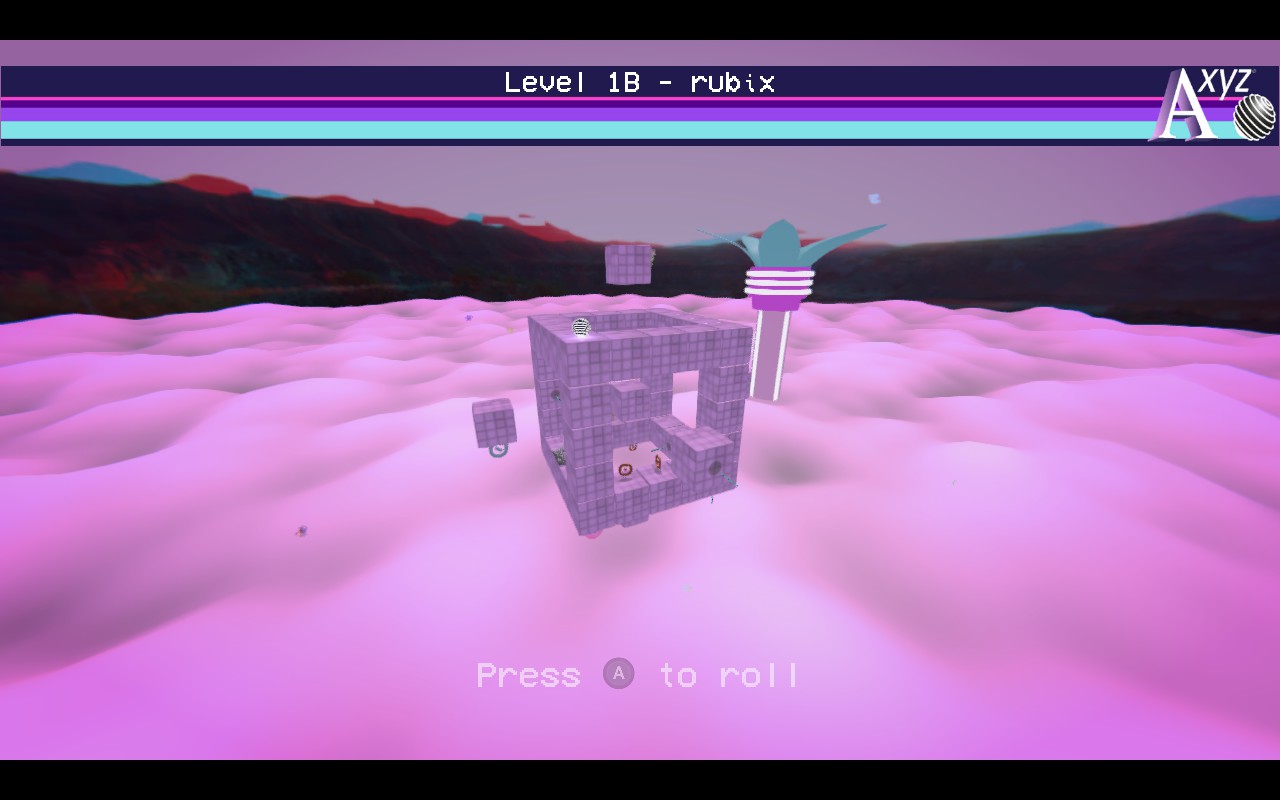
Task: Click the small orange swirl collectible on the ledge
Action: (x=633, y=446)
